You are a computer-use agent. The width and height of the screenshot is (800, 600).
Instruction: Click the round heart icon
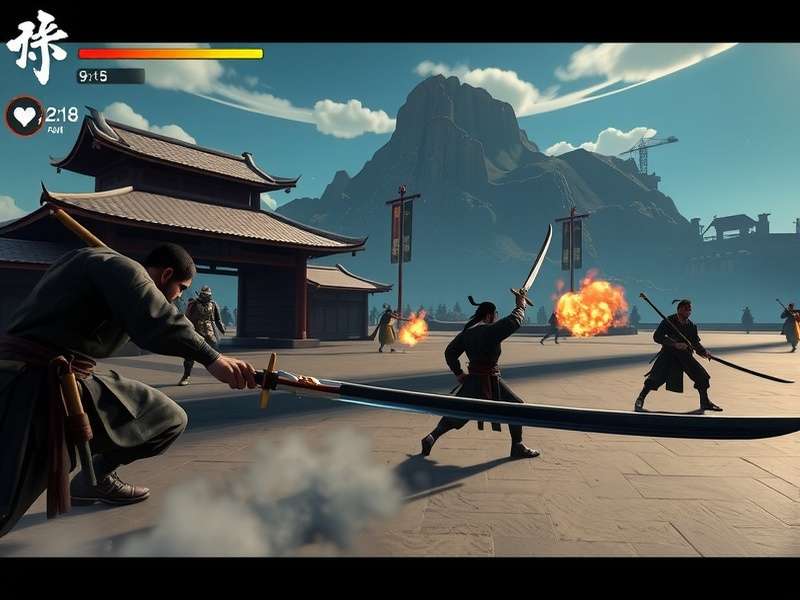click(x=24, y=116)
